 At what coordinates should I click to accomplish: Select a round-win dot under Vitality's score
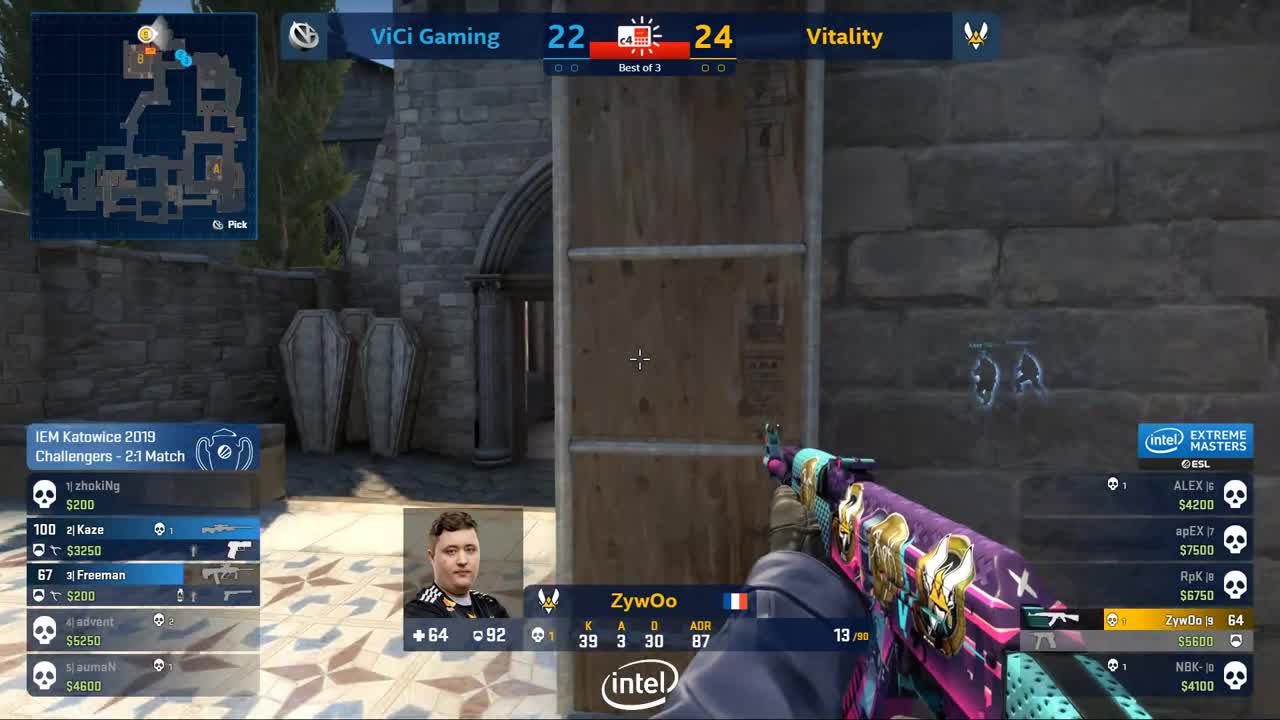click(x=707, y=67)
